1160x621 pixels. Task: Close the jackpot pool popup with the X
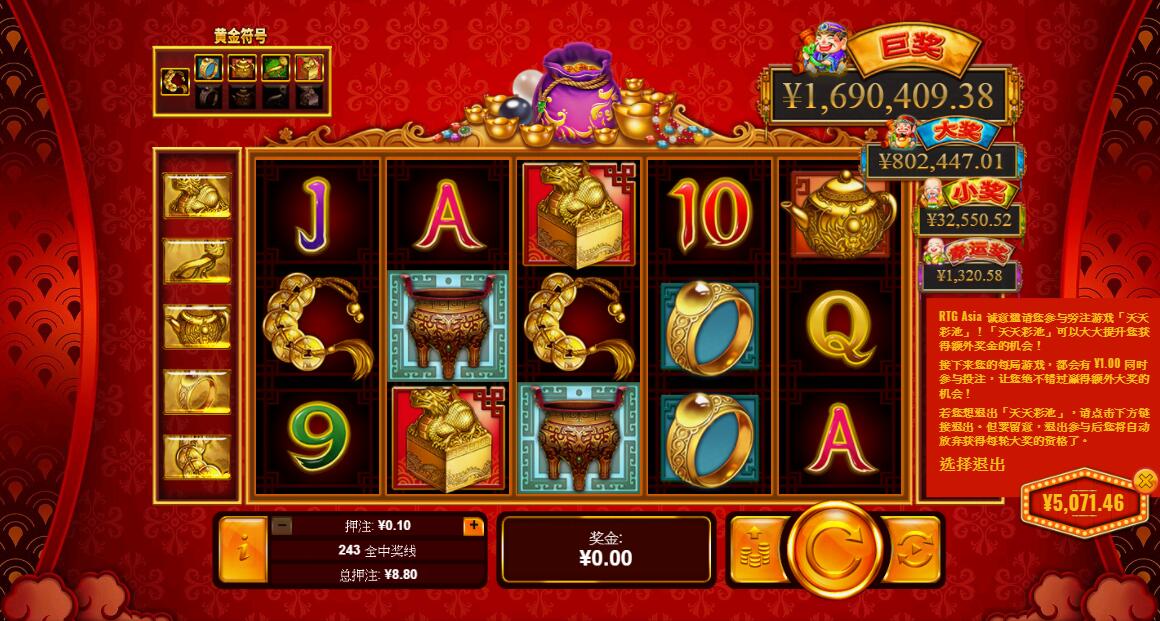[1145, 481]
